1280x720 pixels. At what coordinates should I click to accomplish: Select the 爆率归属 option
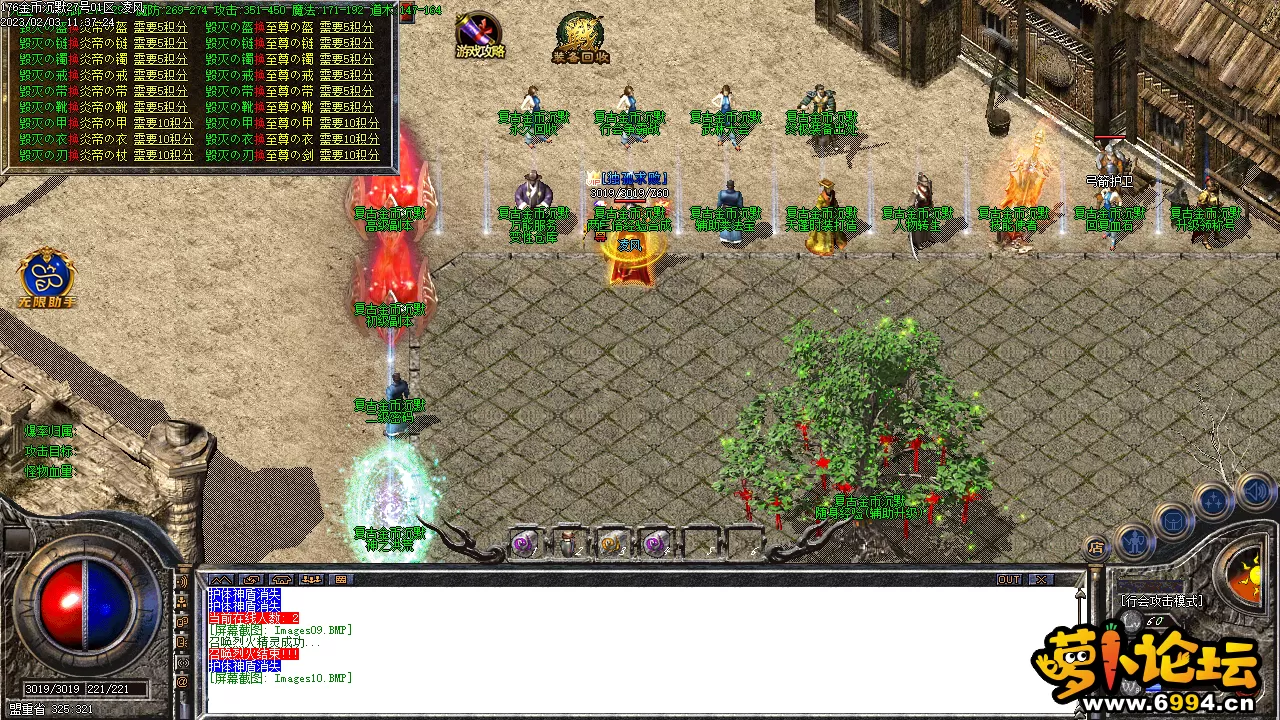49,431
